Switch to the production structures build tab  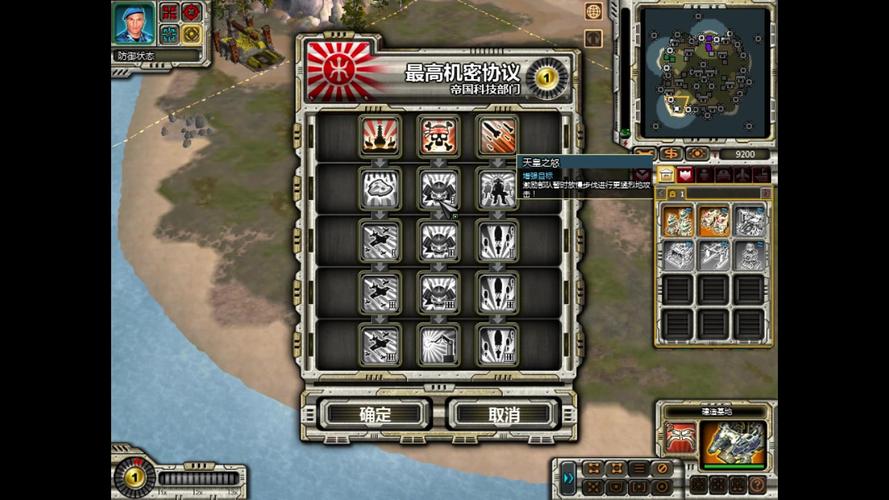(666, 175)
